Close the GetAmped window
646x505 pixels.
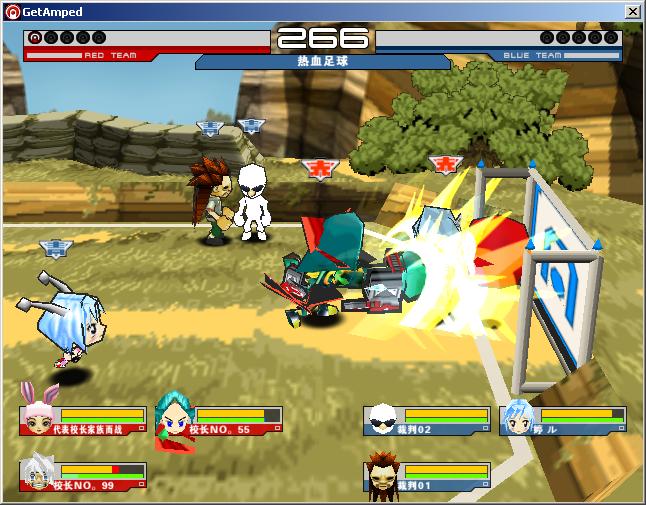pyautogui.click(x=633, y=11)
